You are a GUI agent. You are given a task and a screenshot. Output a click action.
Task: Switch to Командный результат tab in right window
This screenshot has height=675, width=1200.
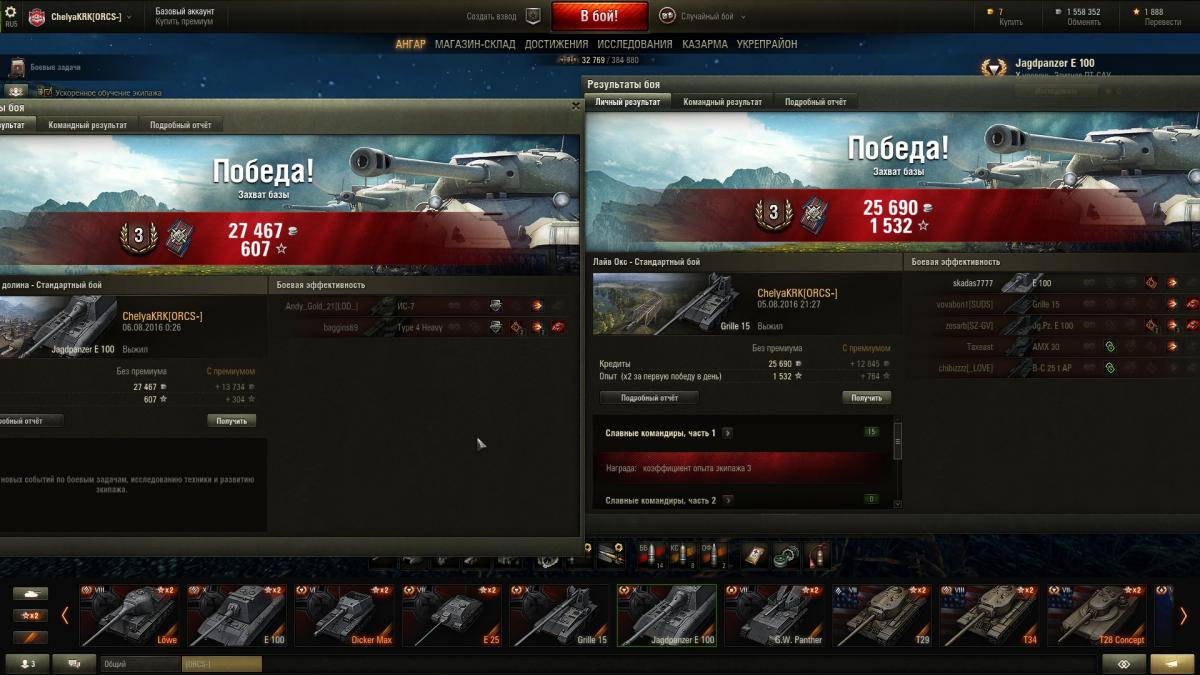[722, 102]
